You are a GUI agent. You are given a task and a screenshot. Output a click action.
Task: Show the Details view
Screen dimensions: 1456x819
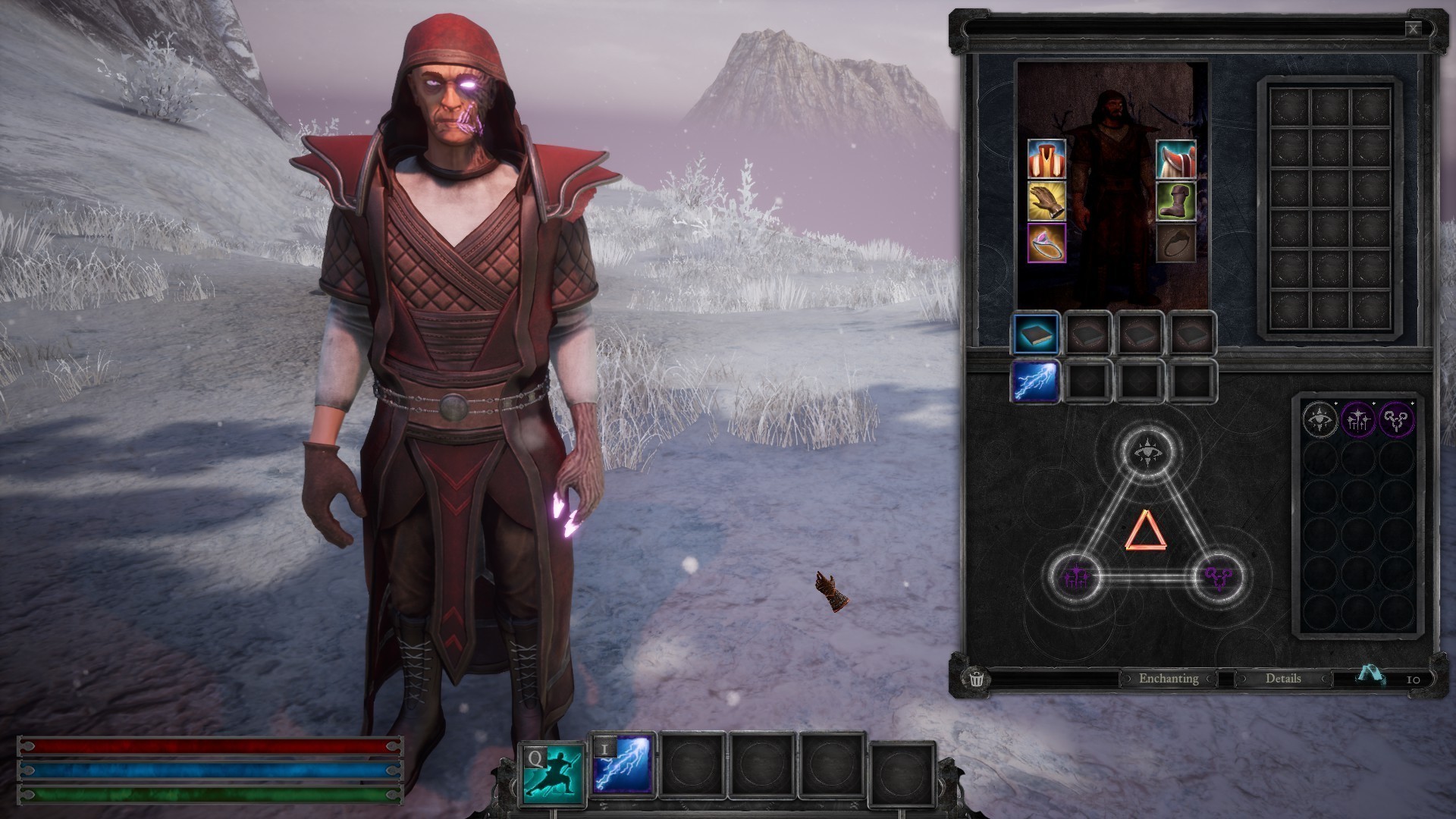click(1282, 679)
